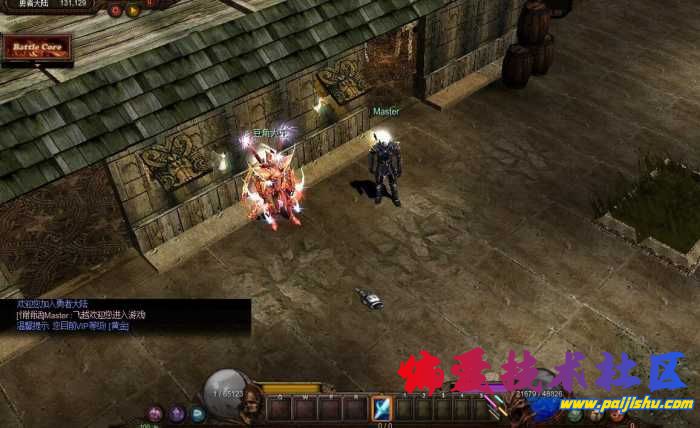Click the purple round button at bottom-left

click(x=177, y=413)
